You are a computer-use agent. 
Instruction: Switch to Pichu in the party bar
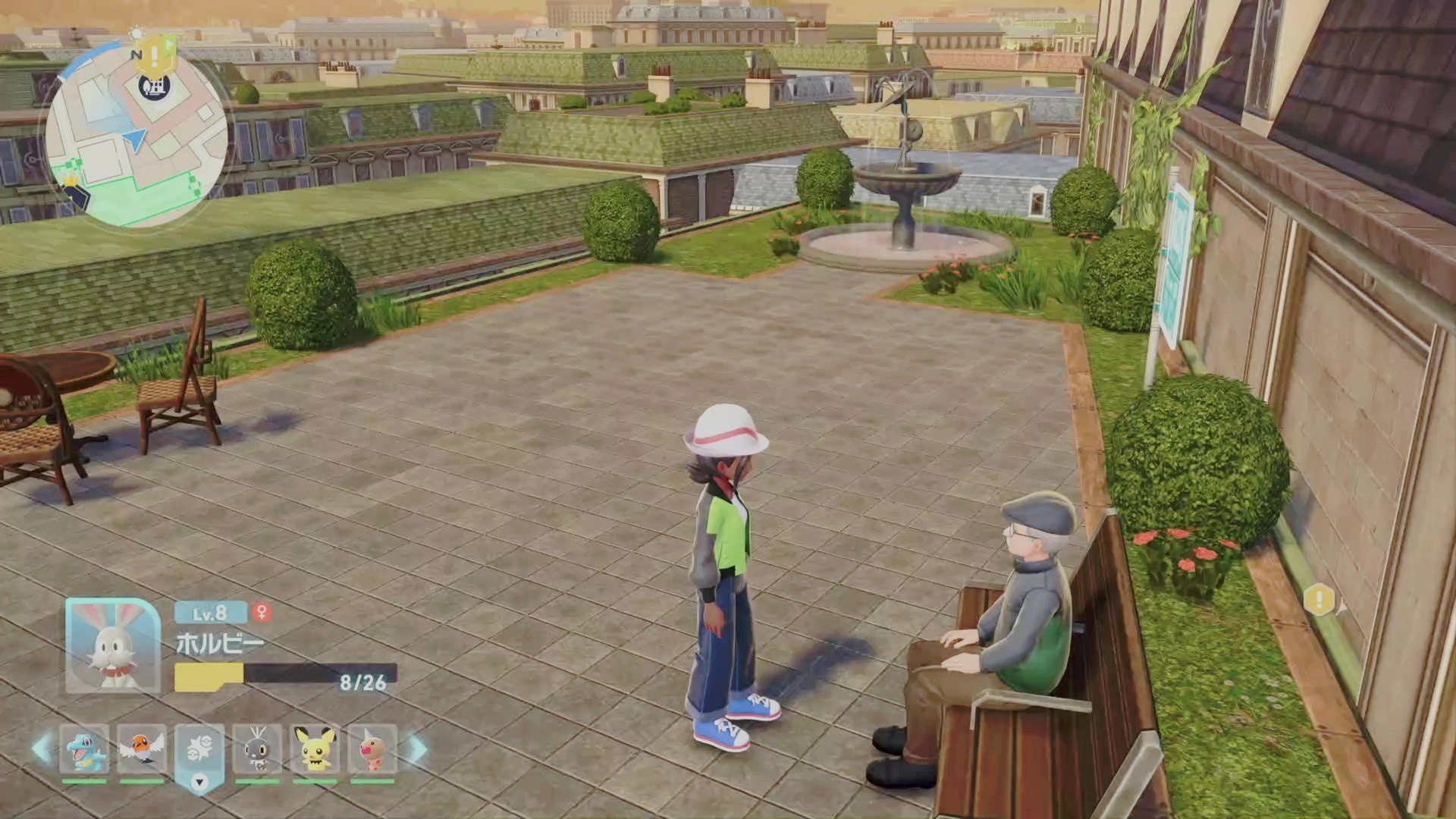pos(315,749)
